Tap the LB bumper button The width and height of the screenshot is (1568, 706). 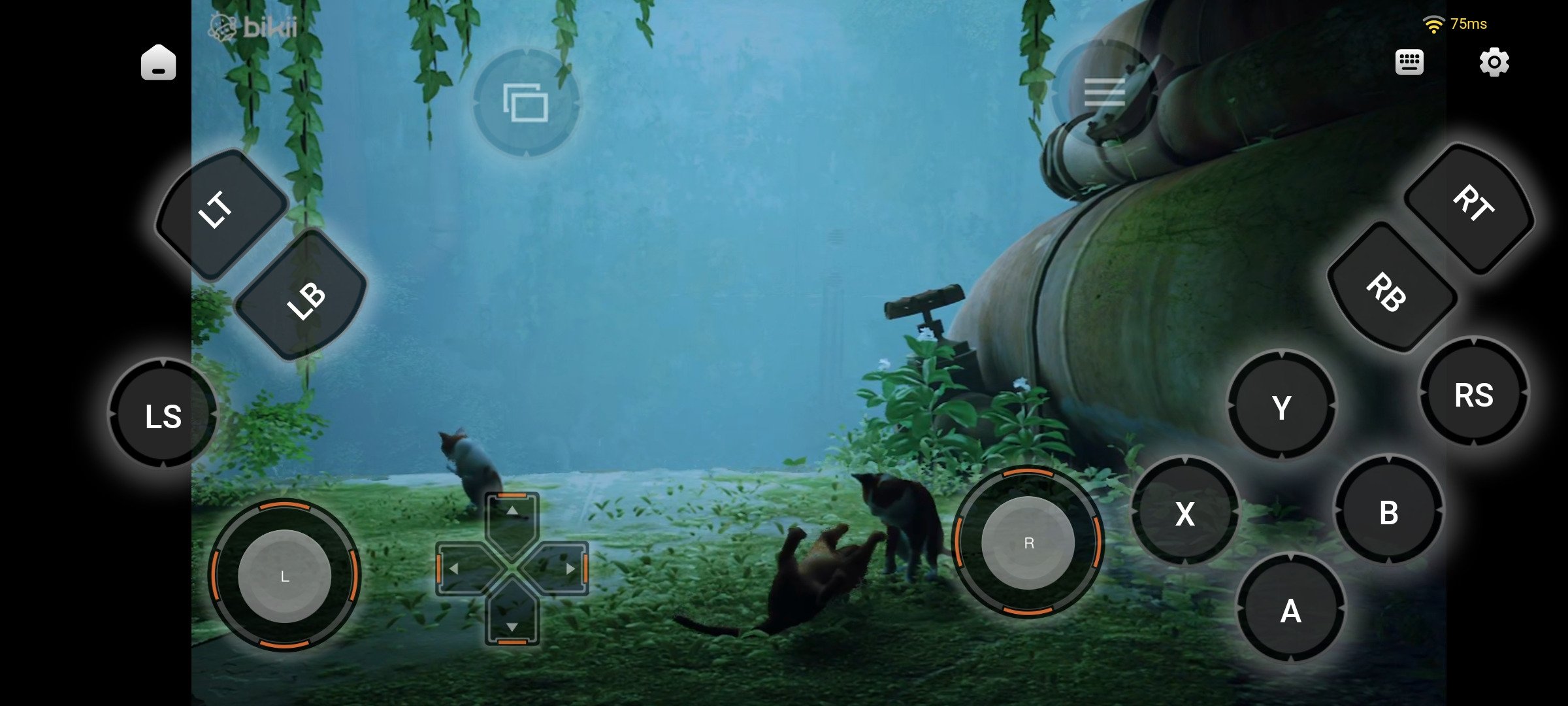tap(302, 296)
